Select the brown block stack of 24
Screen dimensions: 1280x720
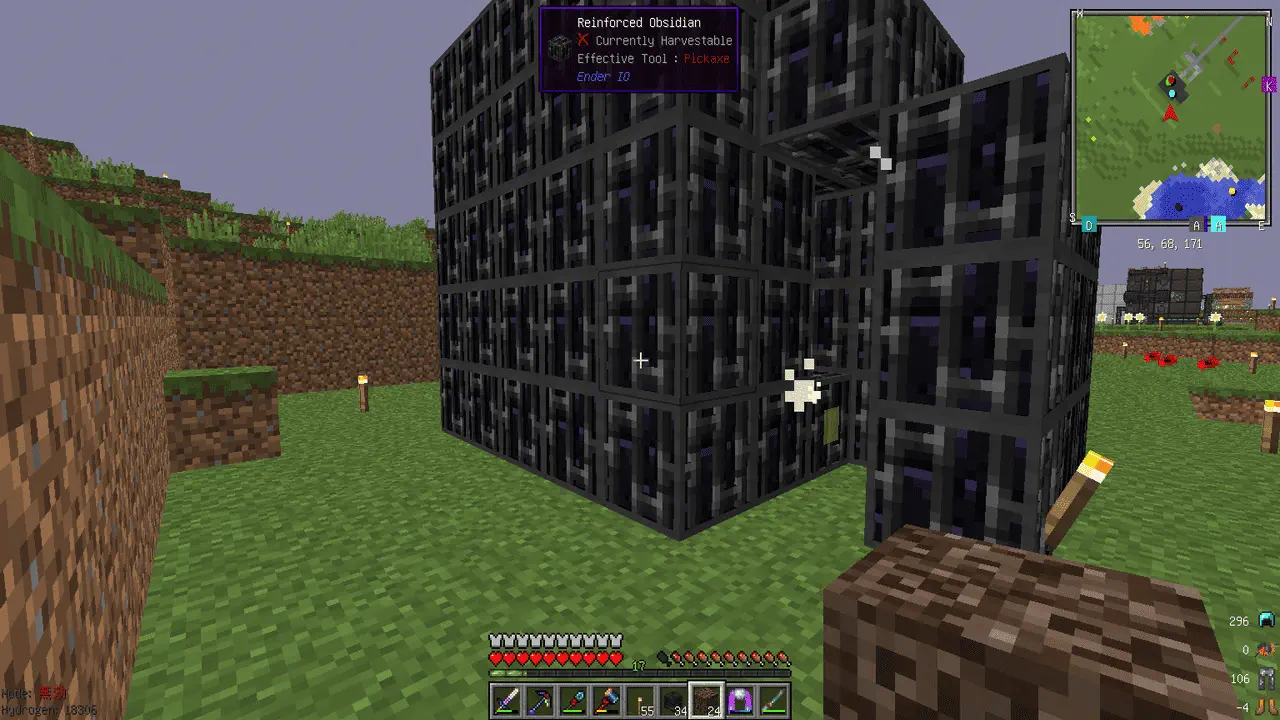click(707, 701)
